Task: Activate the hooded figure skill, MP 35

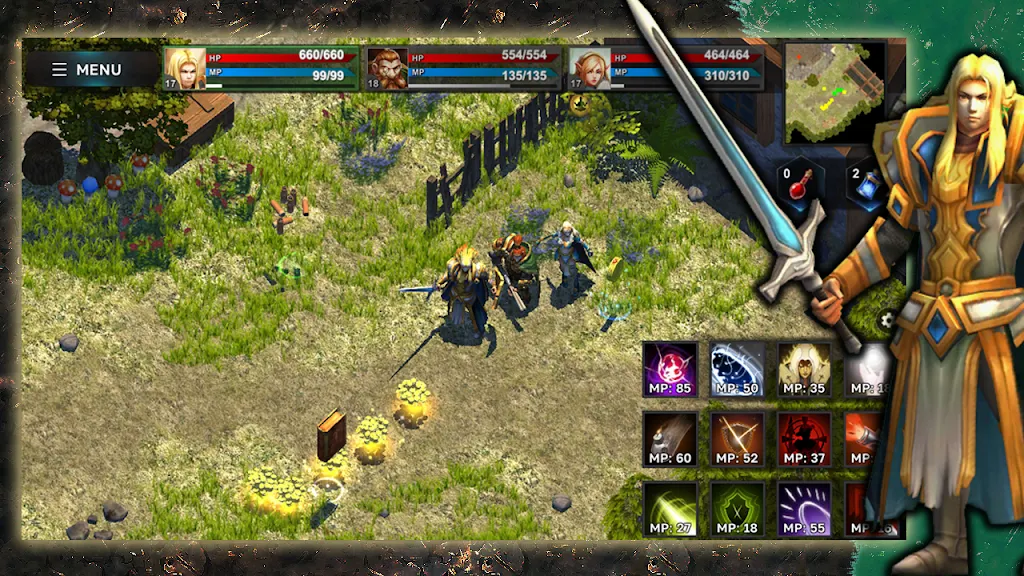Action: [804, 369]
